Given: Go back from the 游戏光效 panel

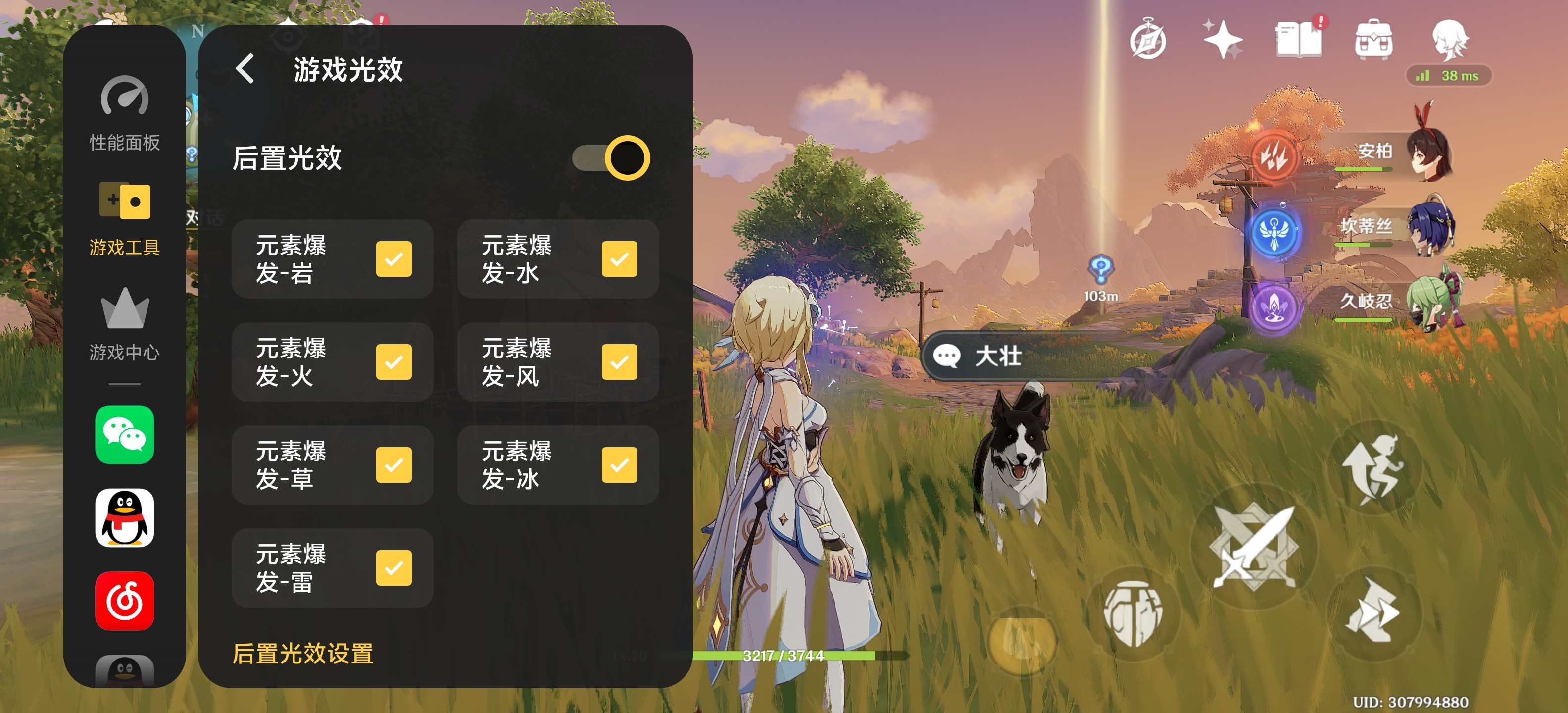Looking at the screenshot, I should (x=245, y=69).
